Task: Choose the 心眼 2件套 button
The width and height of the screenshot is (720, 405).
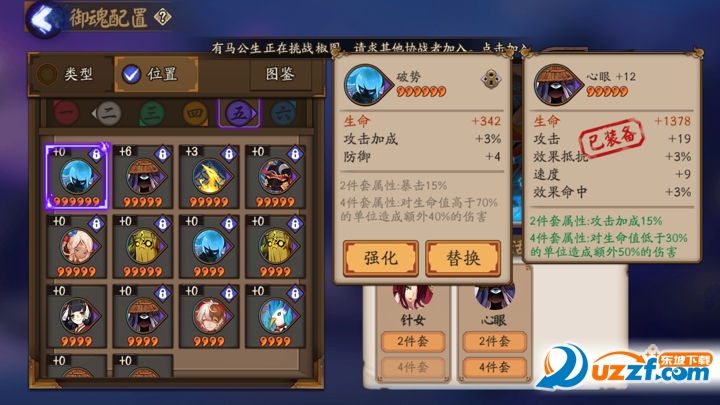Action: click(494, 342)
